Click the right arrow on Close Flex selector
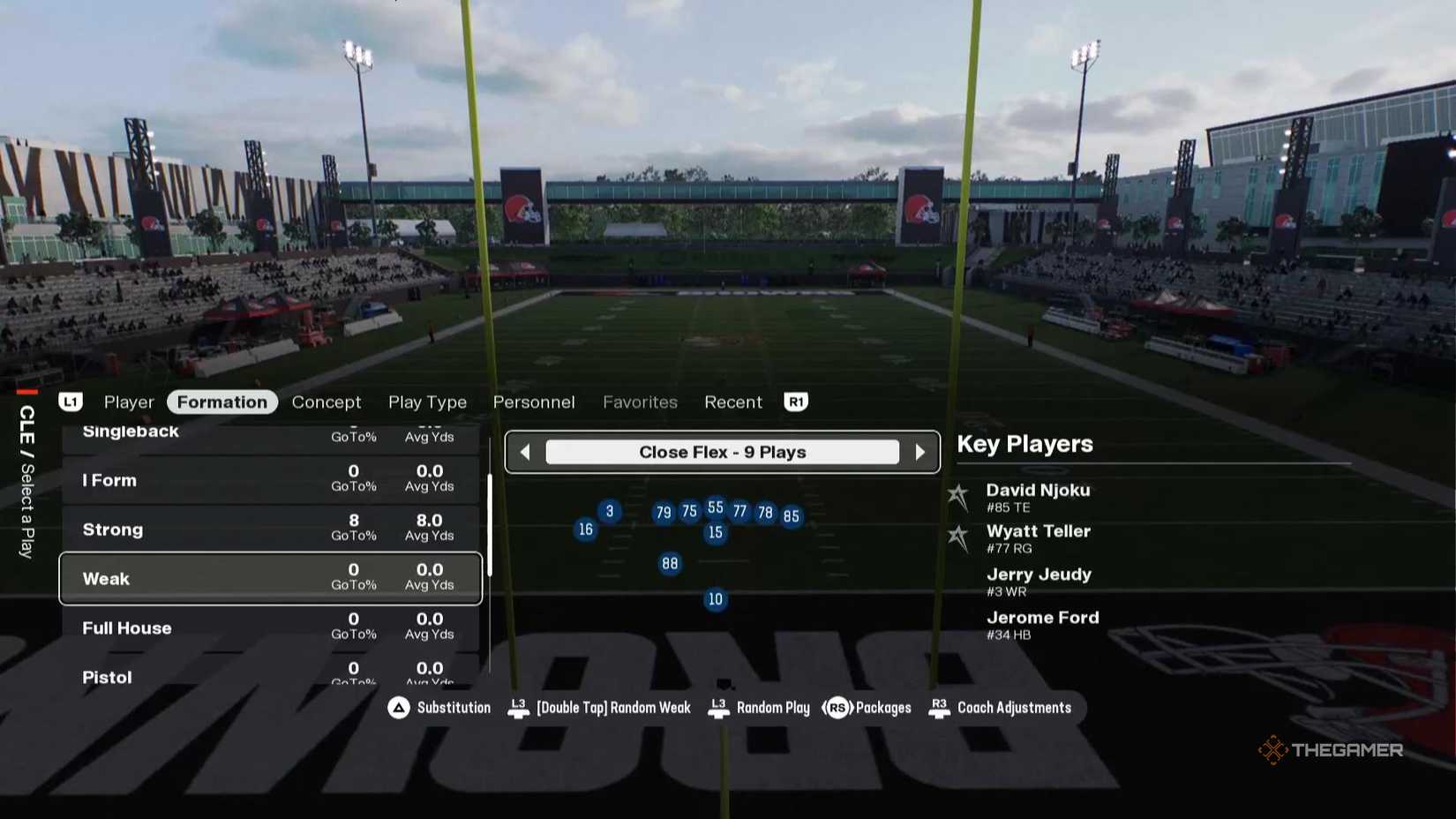Viewport: 1456px width, 819px height. (x=921, y=452)
